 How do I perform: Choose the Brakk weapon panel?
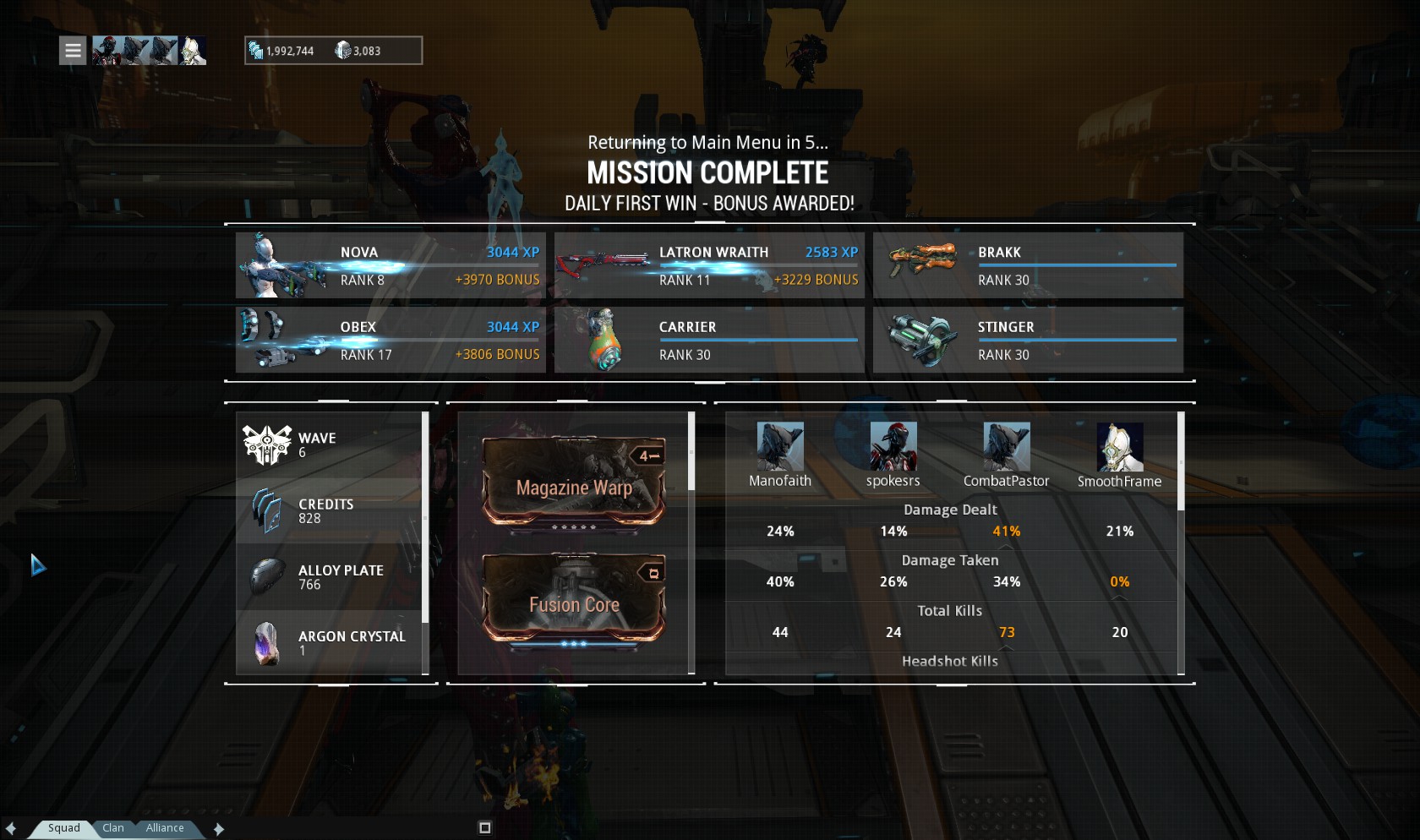point(1028,265)
